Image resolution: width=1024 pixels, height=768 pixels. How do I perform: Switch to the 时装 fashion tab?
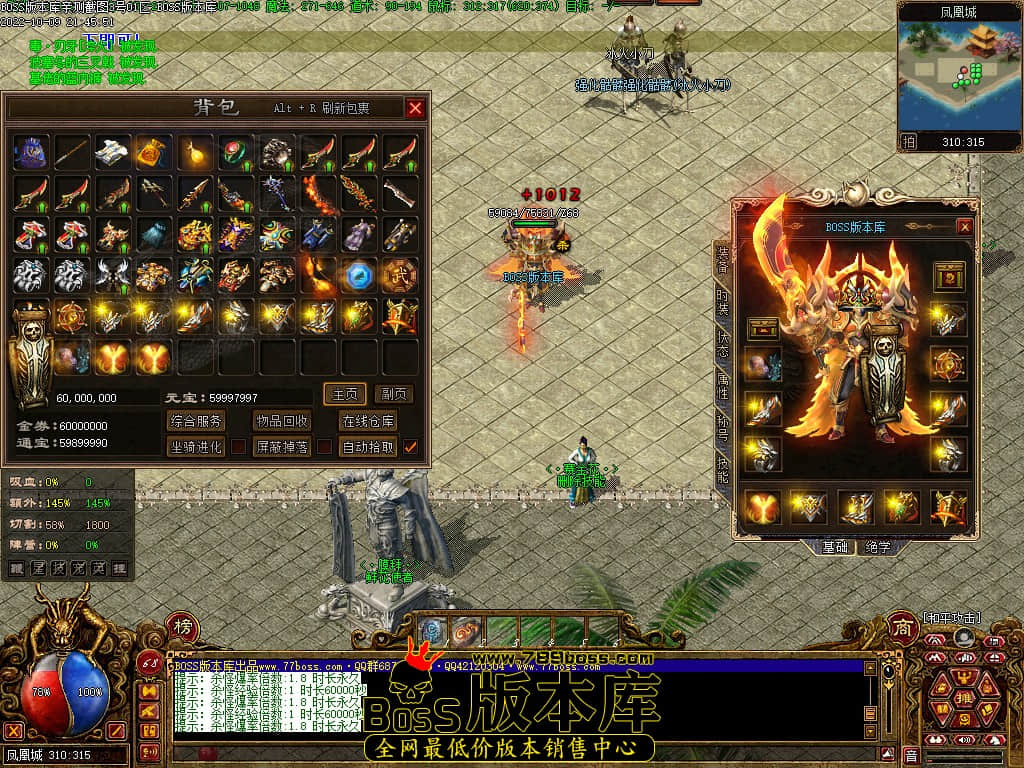(x=722, y=300)
